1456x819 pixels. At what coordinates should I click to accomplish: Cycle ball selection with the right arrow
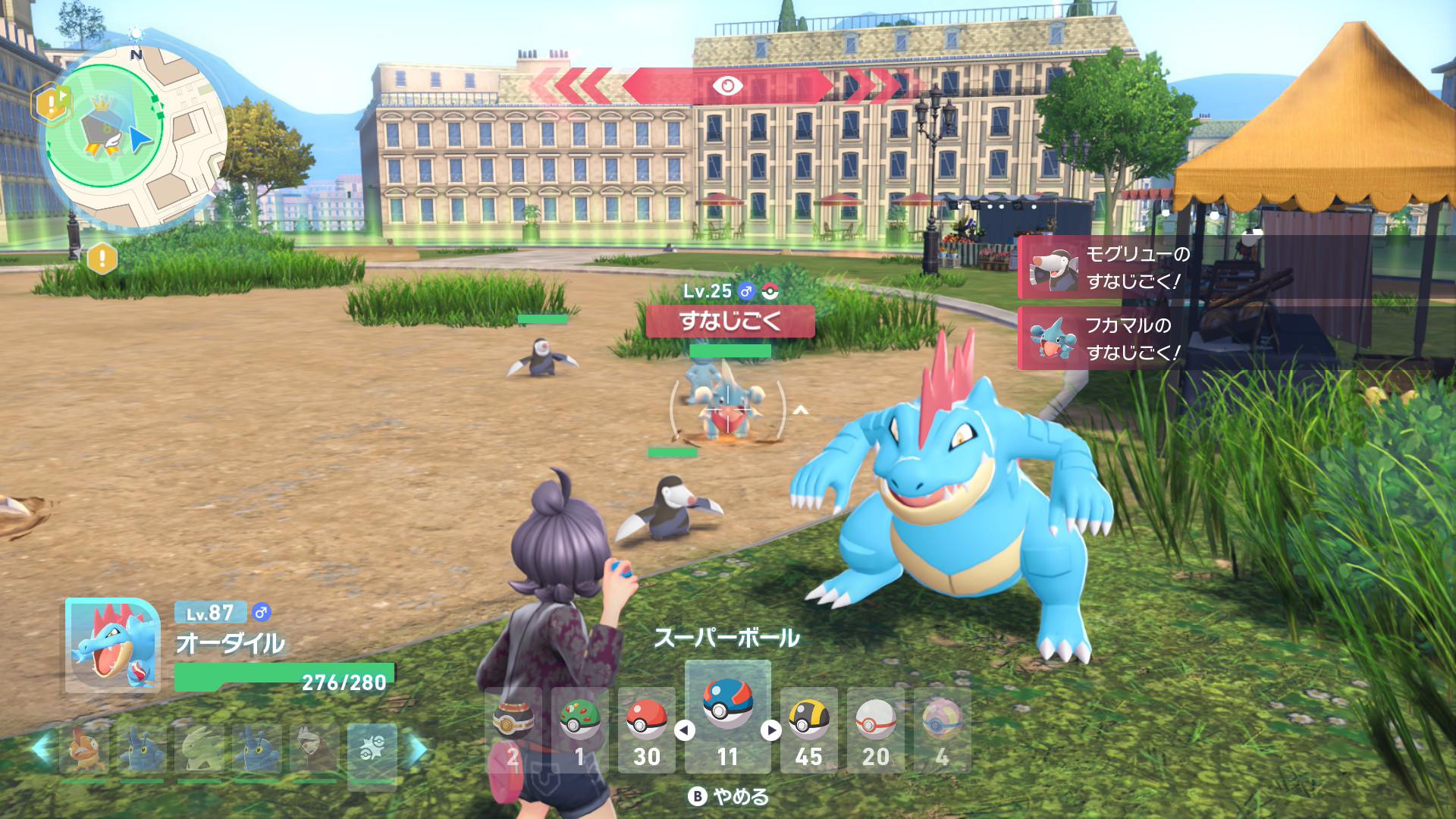[x=771, y=730]
